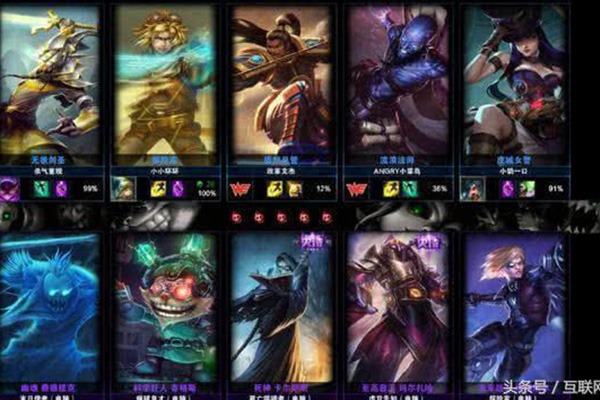Screen dimensions: 600x400
Task: Pick the blue-skinned Ryze champion card
Action: pyautogui.click(x=398, y=80)
